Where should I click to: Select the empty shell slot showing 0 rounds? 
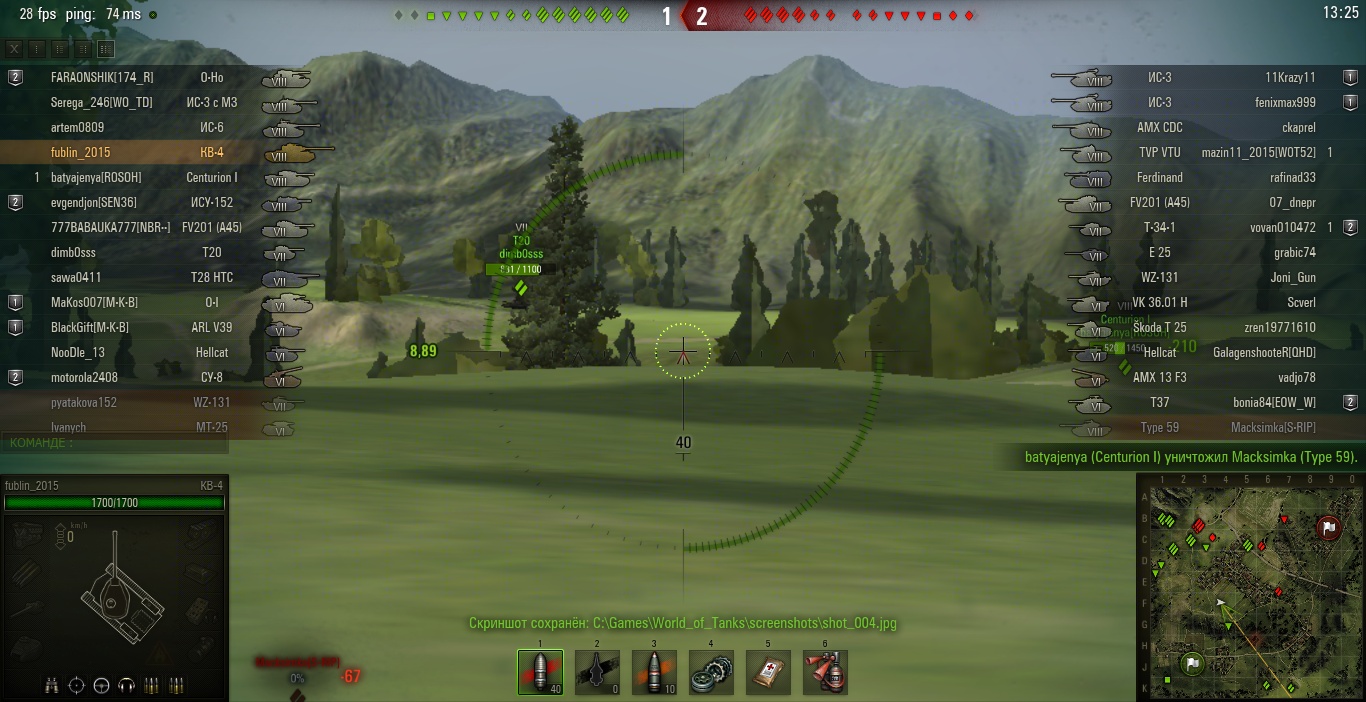click(x=597, y=672)
